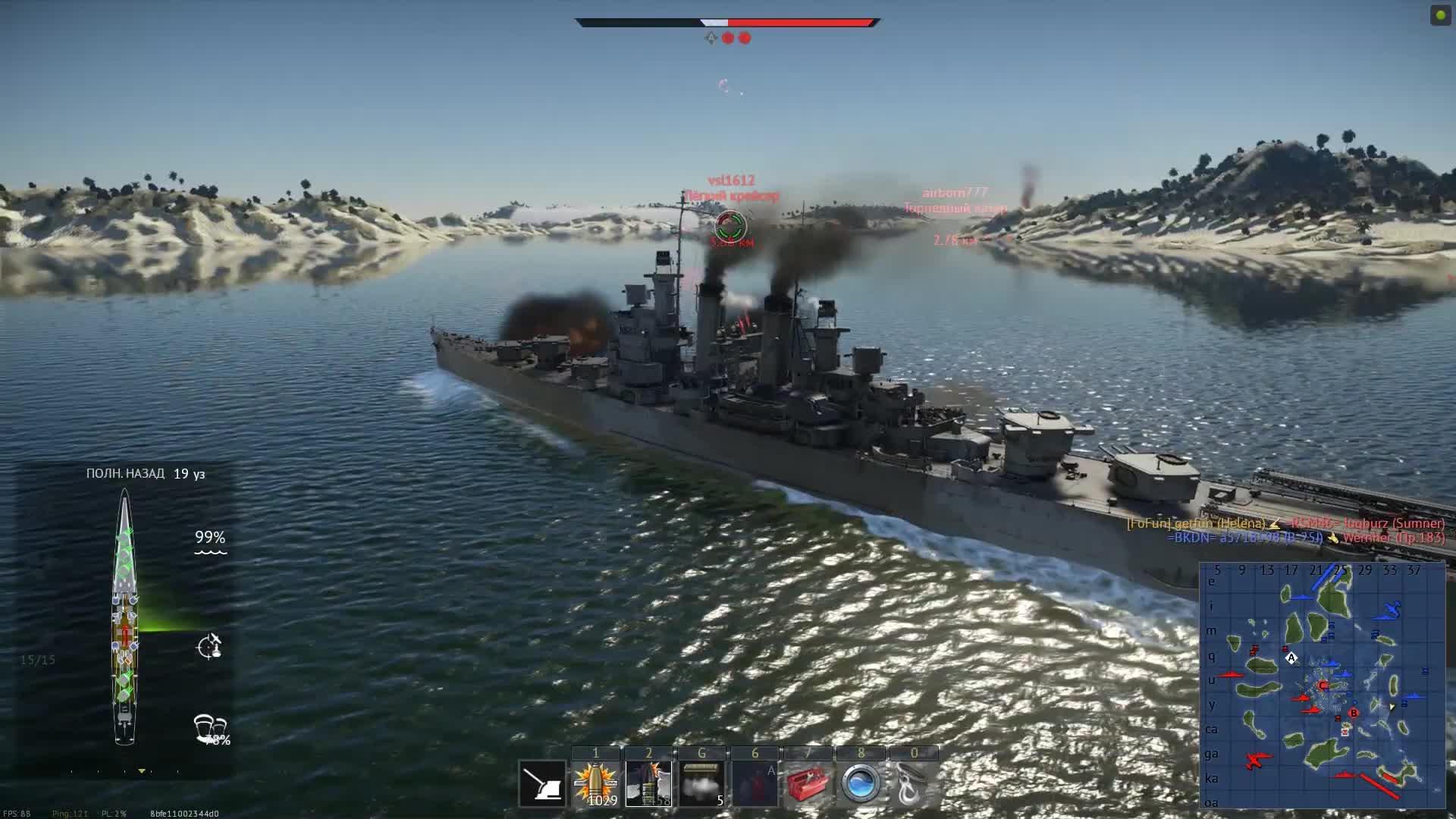Click capture point B on the minimap
This screenshot has width=1456, height=819.
(1354, 713)
